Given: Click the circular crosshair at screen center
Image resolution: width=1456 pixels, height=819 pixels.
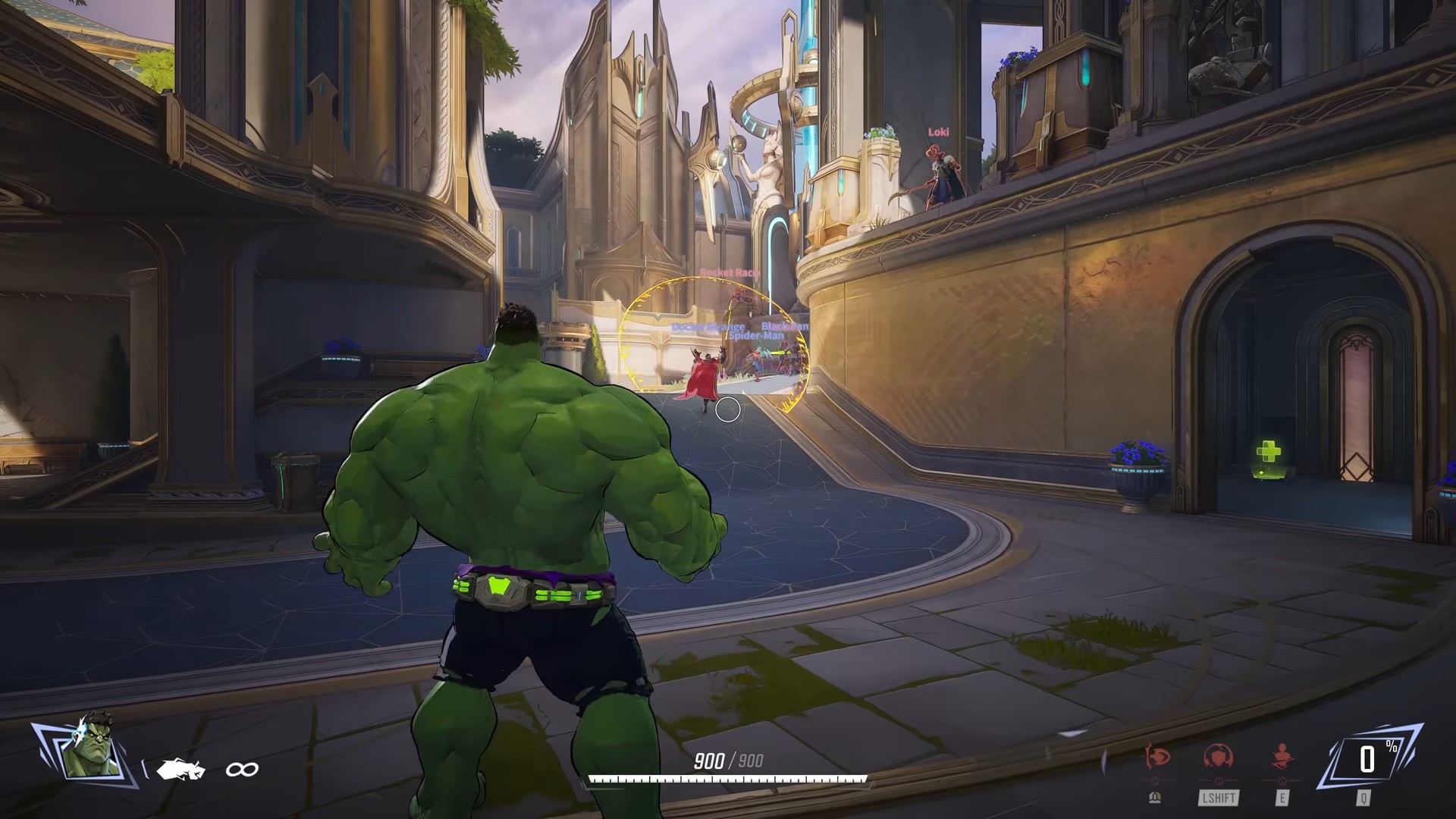Looking at the screenshot, I should tap(728, 409).
